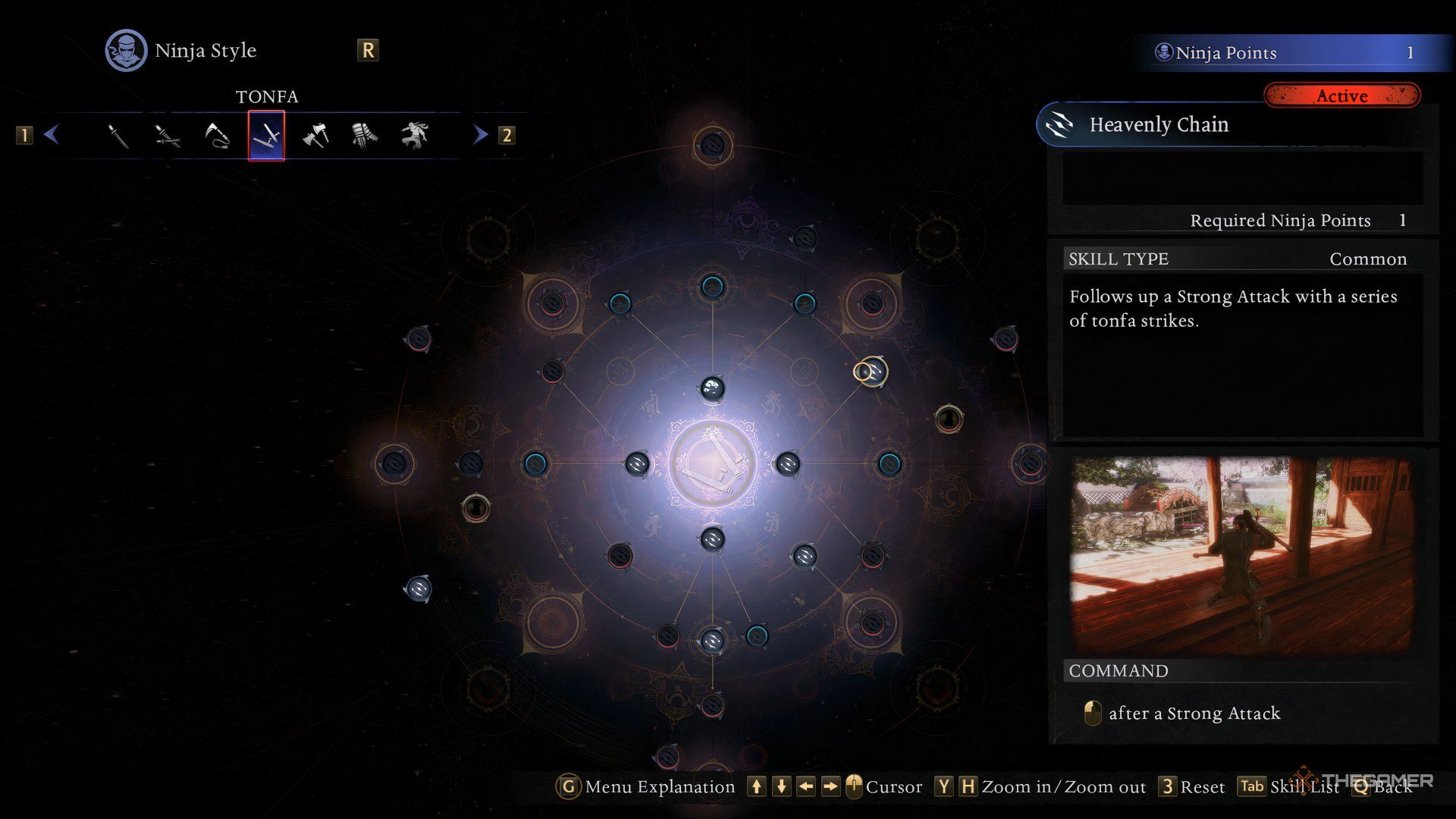Click the central tonfa emblem of the skill wheel
Screen dimensions: 1456x819
click(711, 464)
